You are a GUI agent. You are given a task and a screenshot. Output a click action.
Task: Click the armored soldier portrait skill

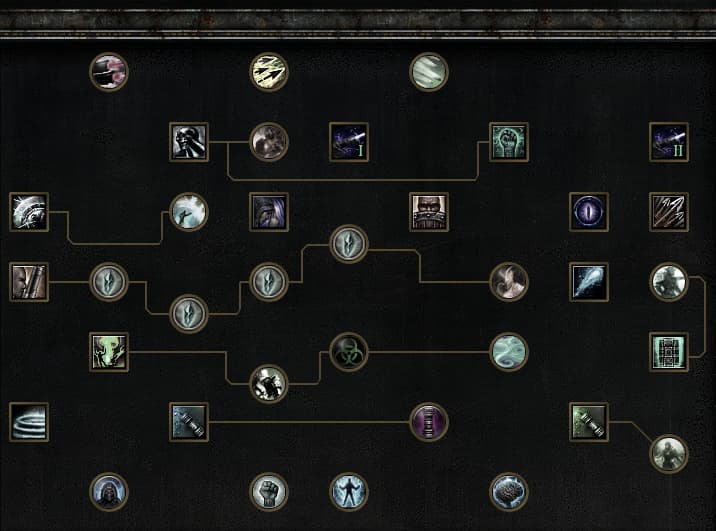tap(429, 212)
